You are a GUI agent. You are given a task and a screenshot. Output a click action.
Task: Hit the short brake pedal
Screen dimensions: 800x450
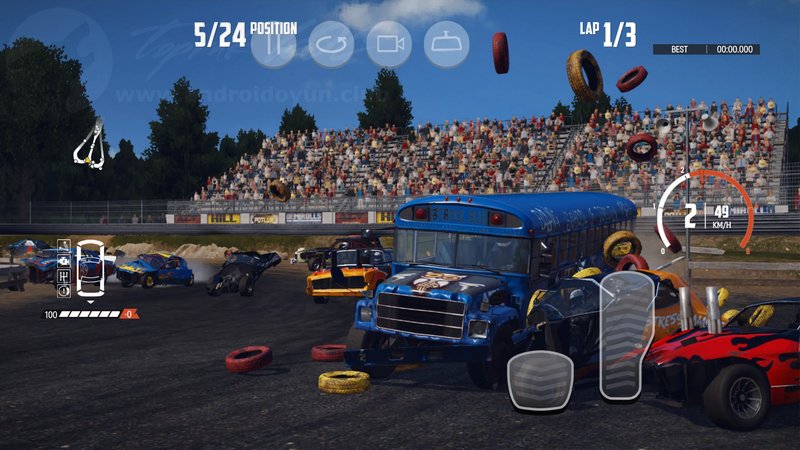(540, 380)
